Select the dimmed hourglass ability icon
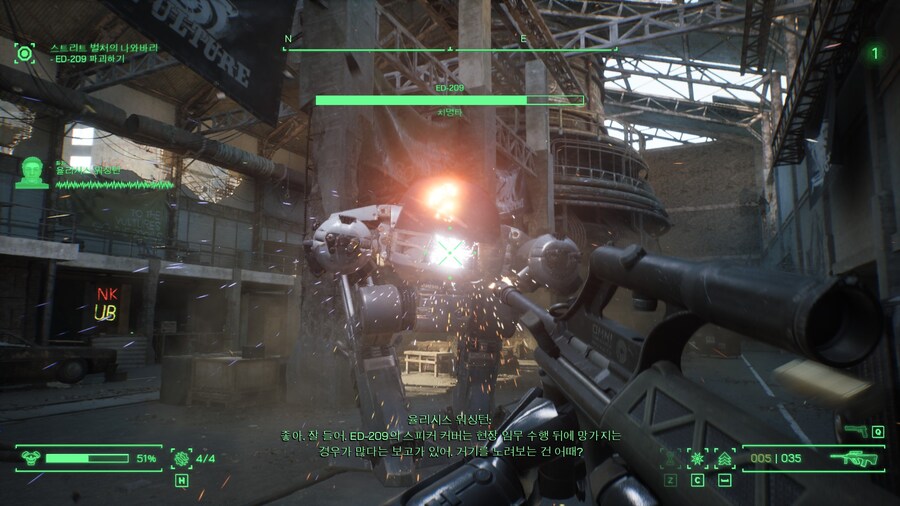 point(669,458)
